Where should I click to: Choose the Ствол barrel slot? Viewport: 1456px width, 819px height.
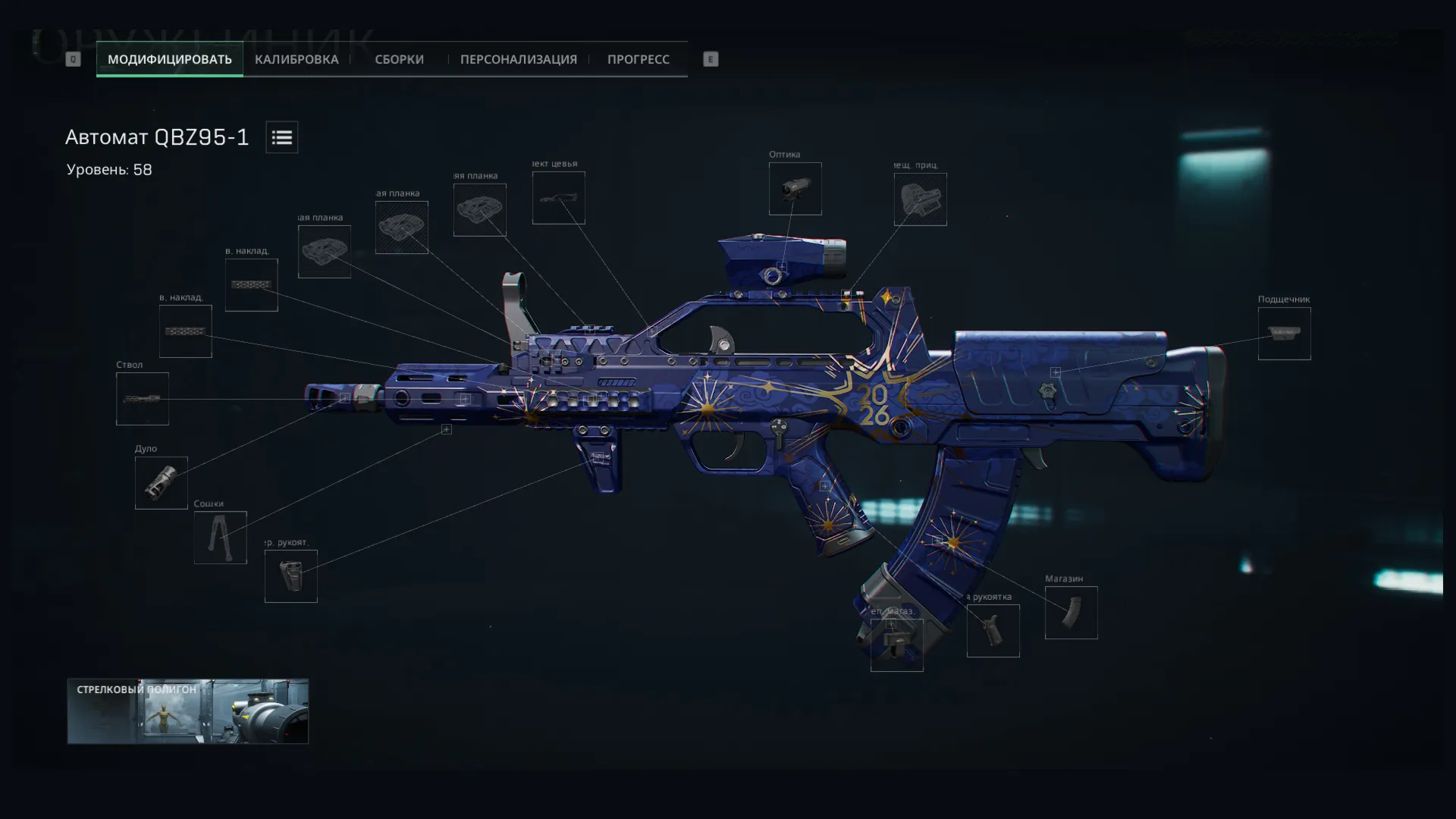click(143, 399)
